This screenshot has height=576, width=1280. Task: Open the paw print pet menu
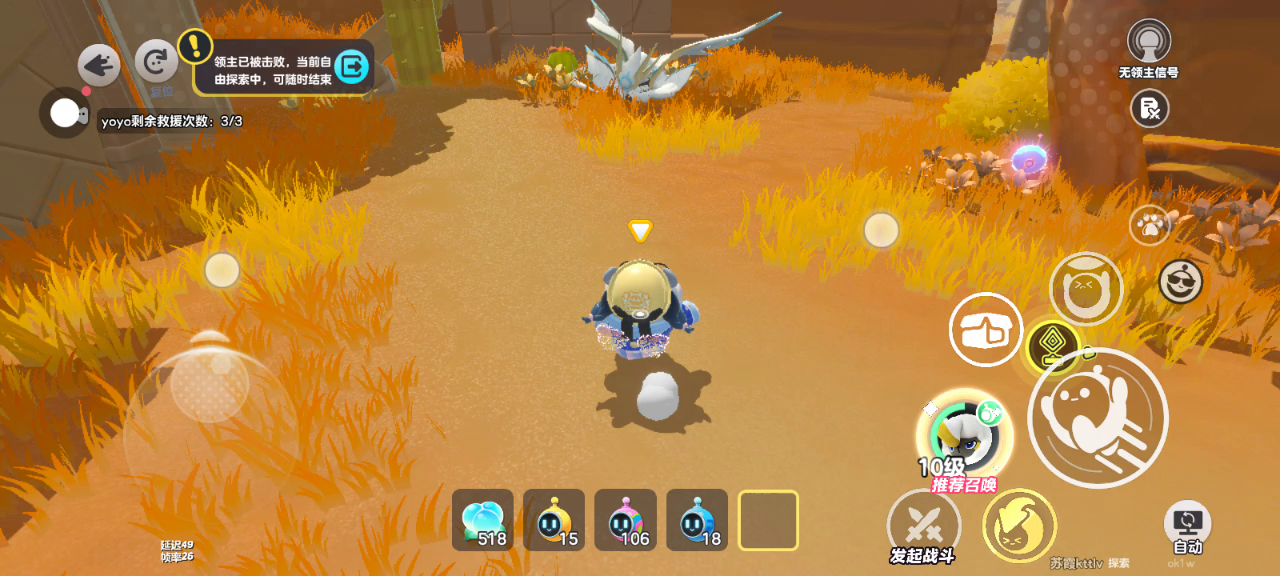tap(1150, 225)
